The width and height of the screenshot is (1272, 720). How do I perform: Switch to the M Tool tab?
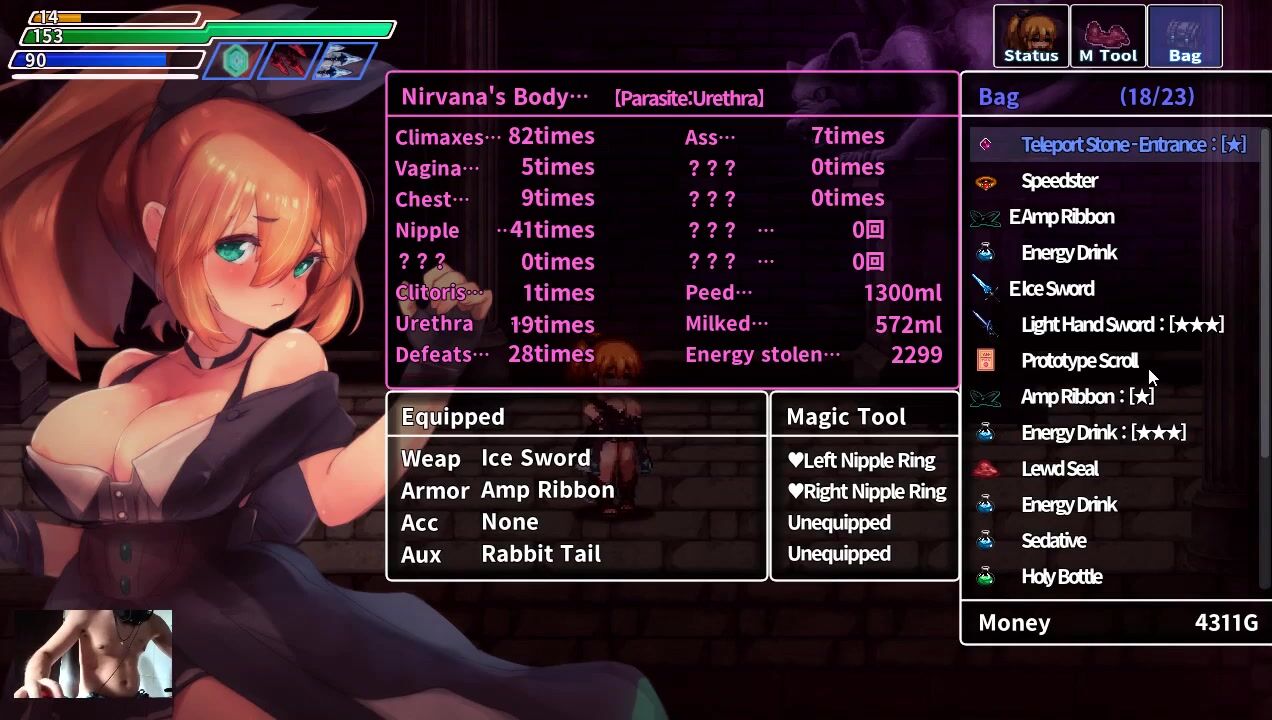click(1107, 36)
